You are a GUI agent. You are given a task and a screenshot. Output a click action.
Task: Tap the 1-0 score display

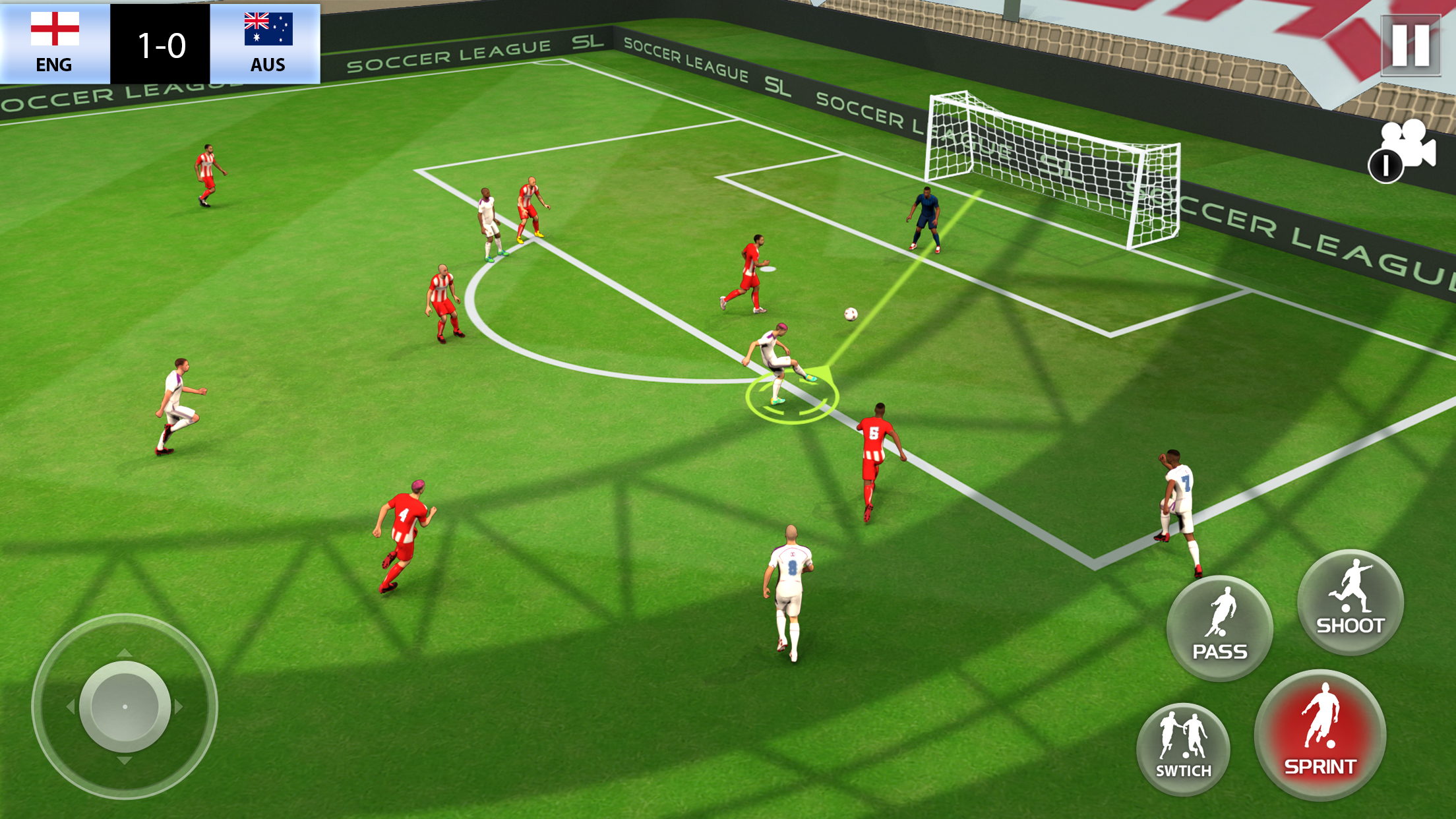(x=160, y=45)
